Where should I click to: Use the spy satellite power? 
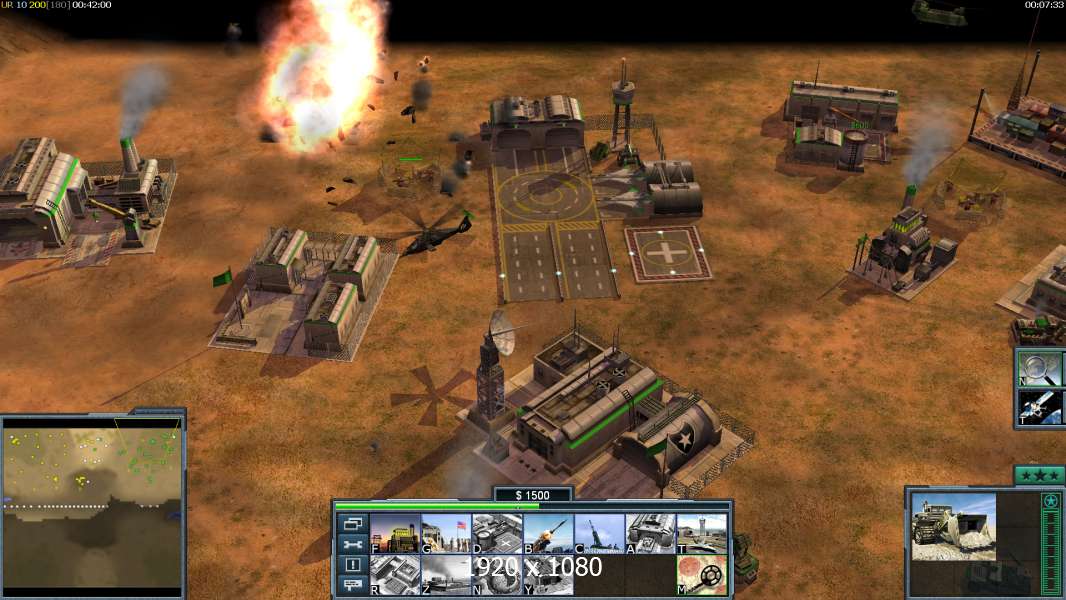click(x=1039, y=407)
